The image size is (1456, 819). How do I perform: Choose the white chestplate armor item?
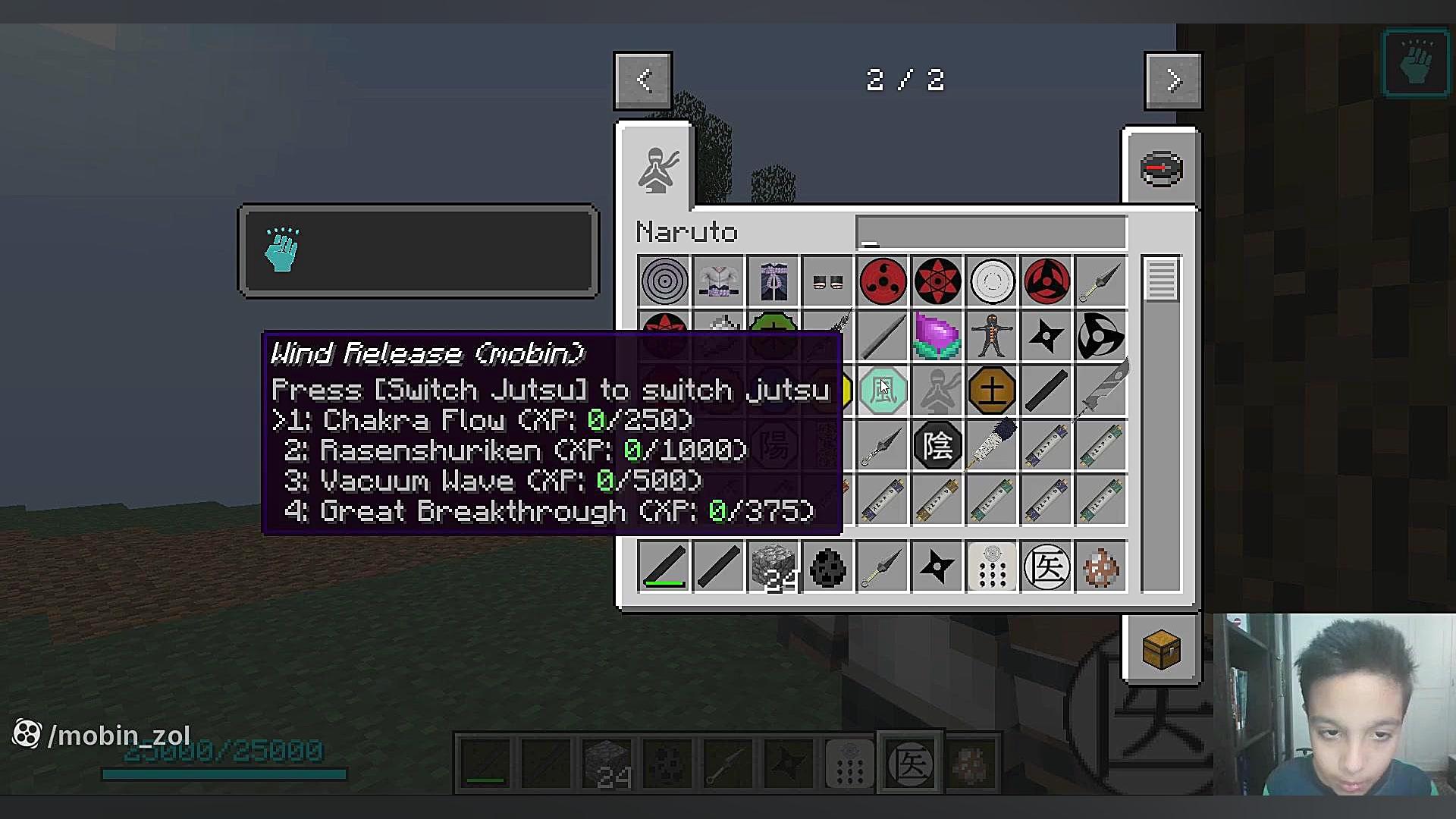tap(719, 281)
